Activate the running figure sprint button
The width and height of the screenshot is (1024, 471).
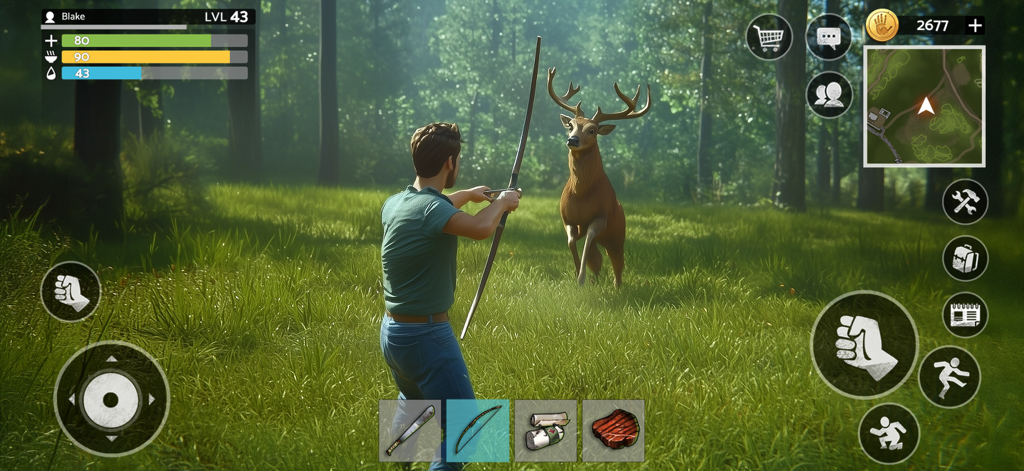[x=948, y=376]
